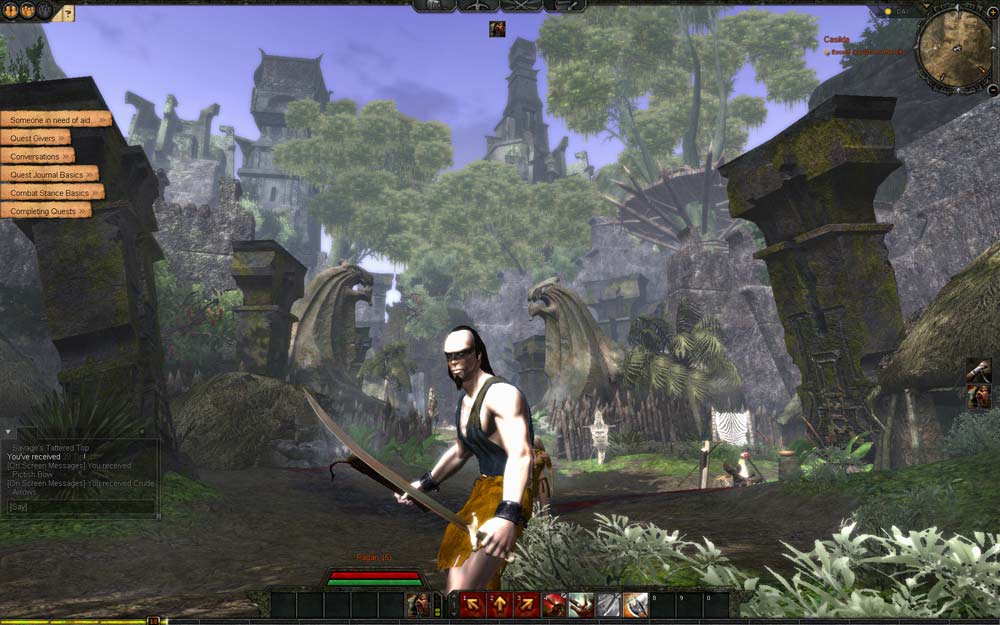This screenshot has width=1000, height=625.
Task: Click the question mark help button
Action: [x=66, y=13]
